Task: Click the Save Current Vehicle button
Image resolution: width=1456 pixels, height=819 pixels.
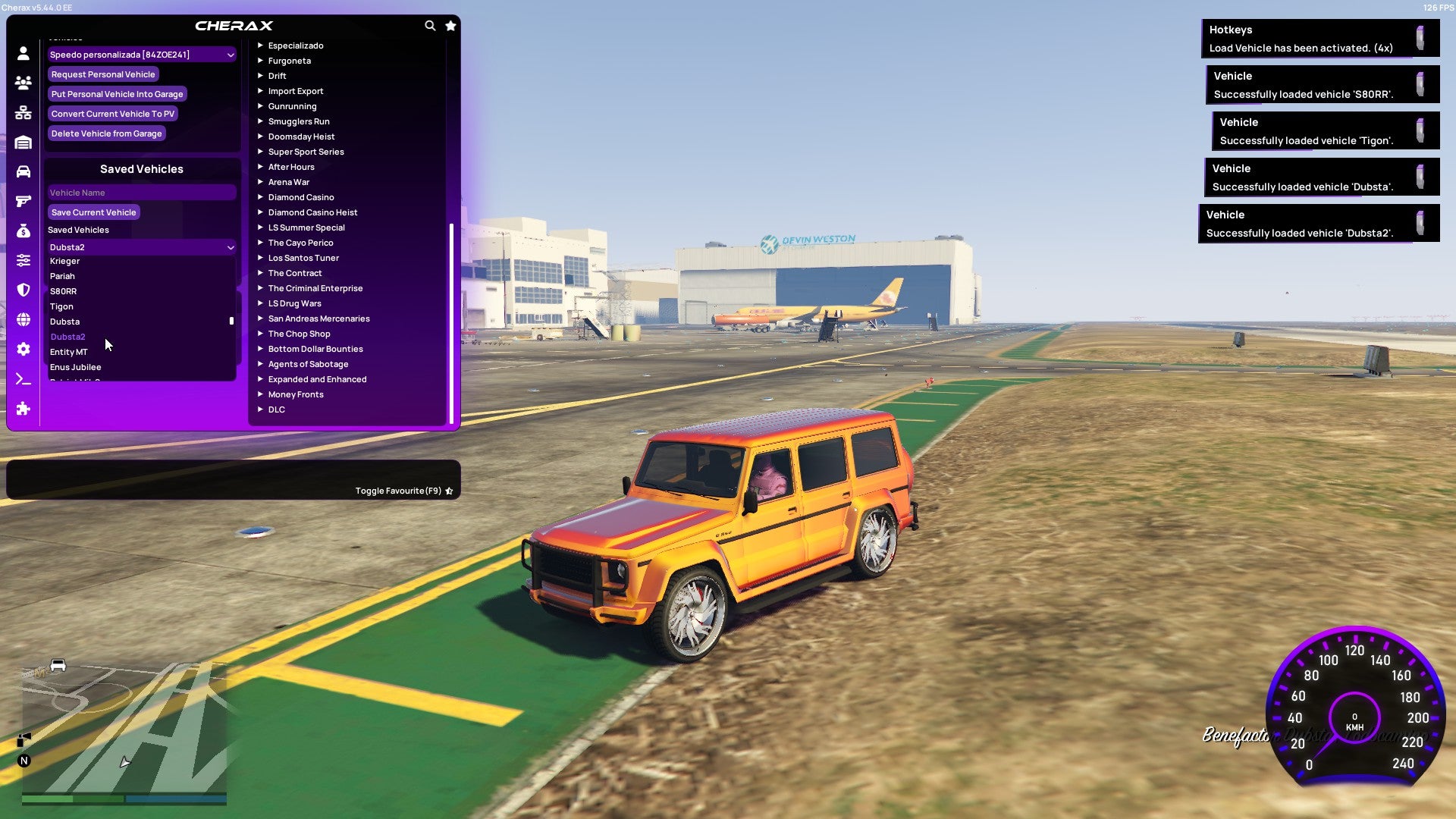Action: (x=93, y=212)
